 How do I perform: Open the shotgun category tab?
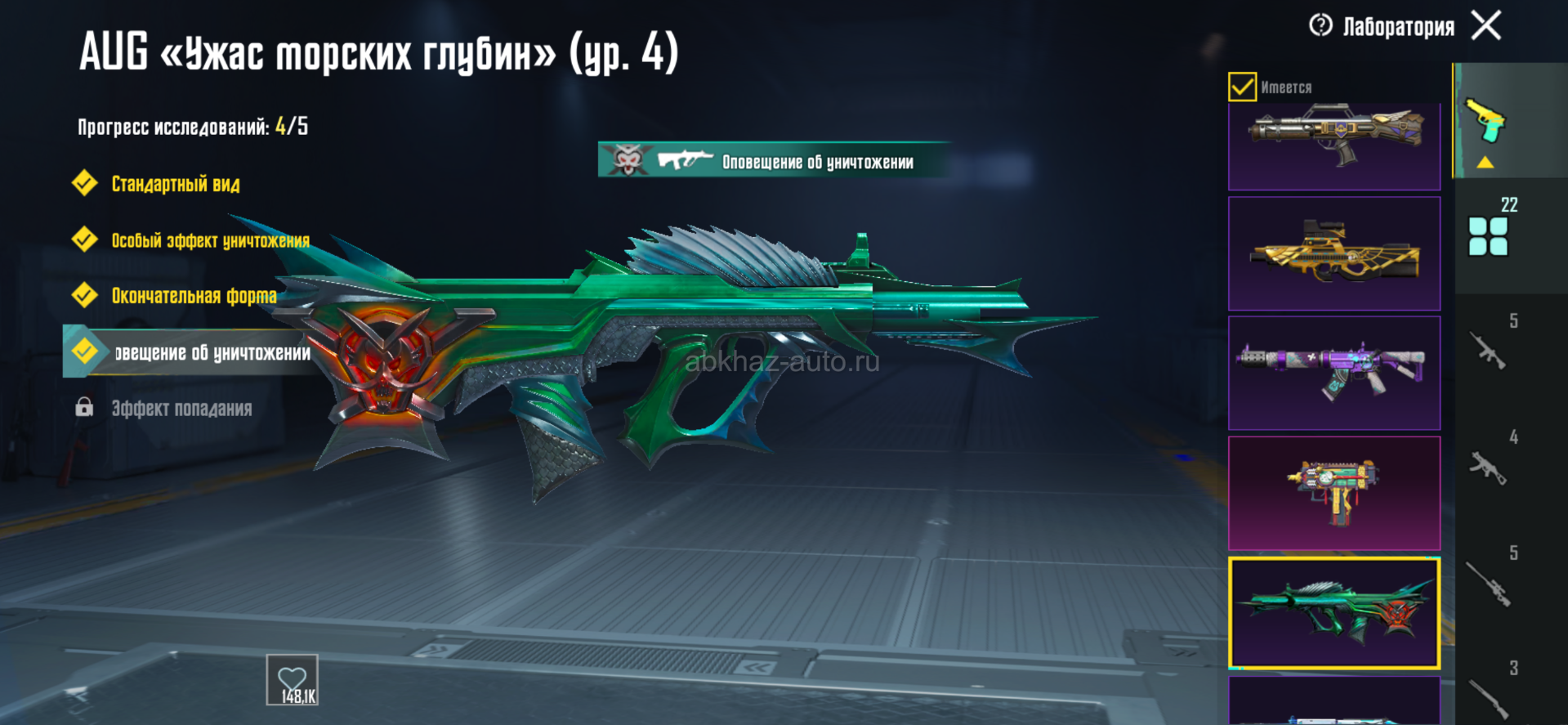point(1488,696)
